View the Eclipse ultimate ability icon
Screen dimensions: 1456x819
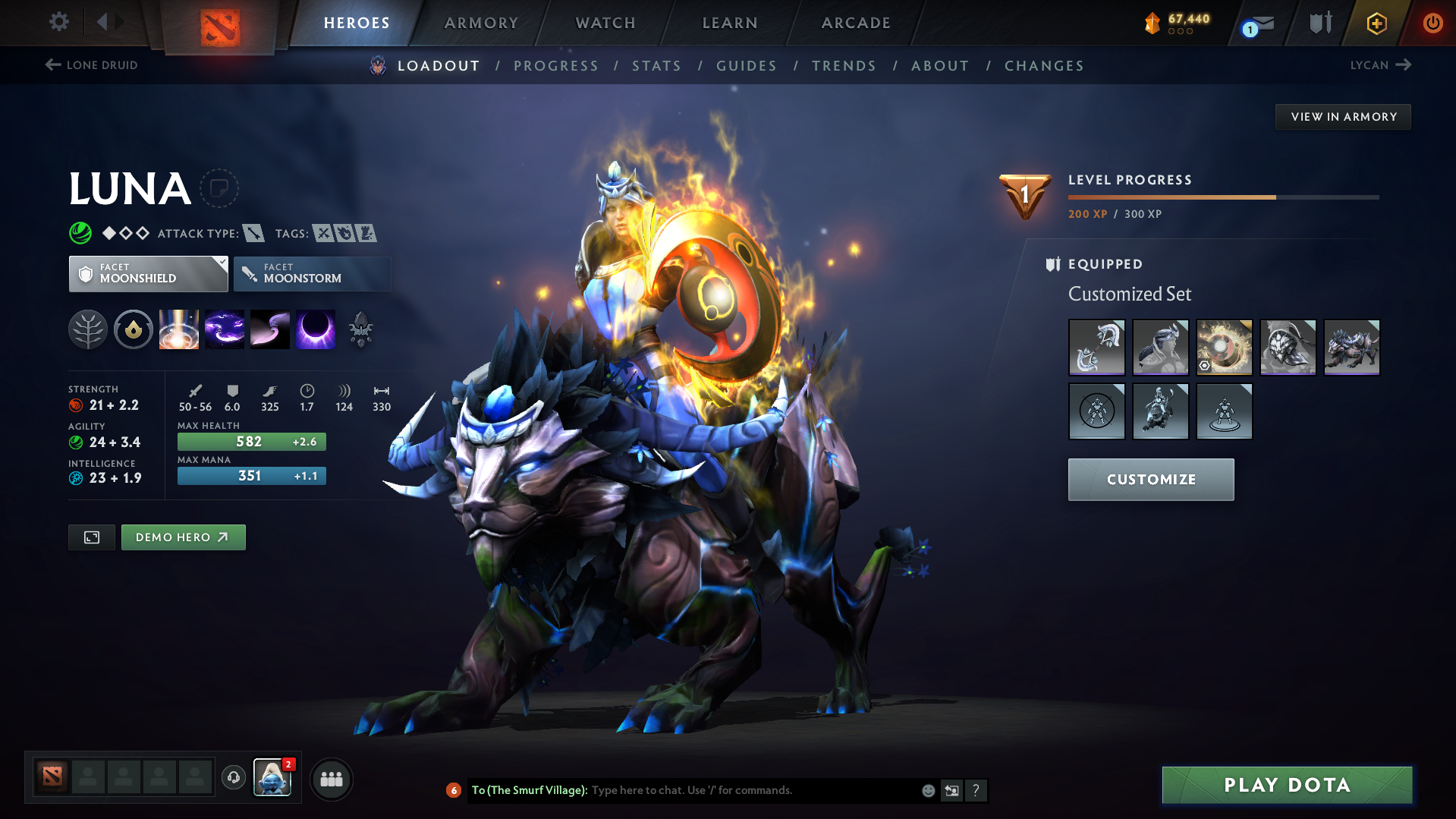point(316,329)
